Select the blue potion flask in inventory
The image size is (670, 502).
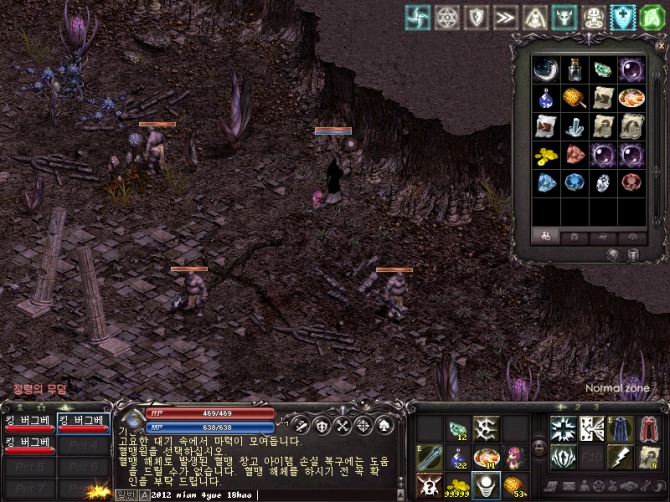(x=545, y=98)
